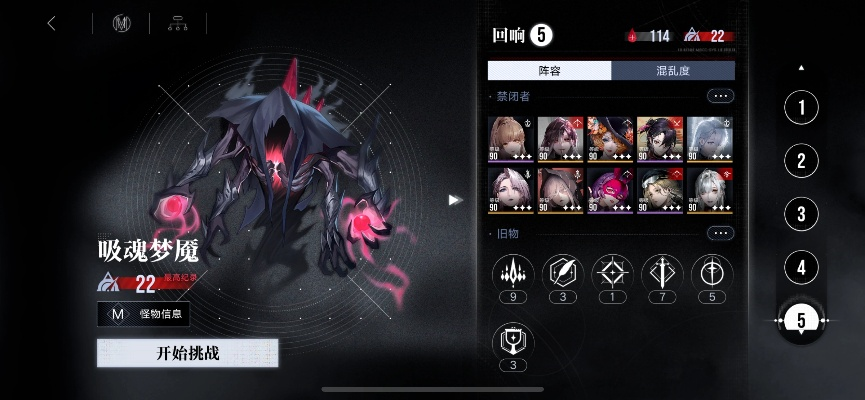Start the challenge with 开始挑战
Viewport: 865px width, 400px height.
tap(187, 353)
